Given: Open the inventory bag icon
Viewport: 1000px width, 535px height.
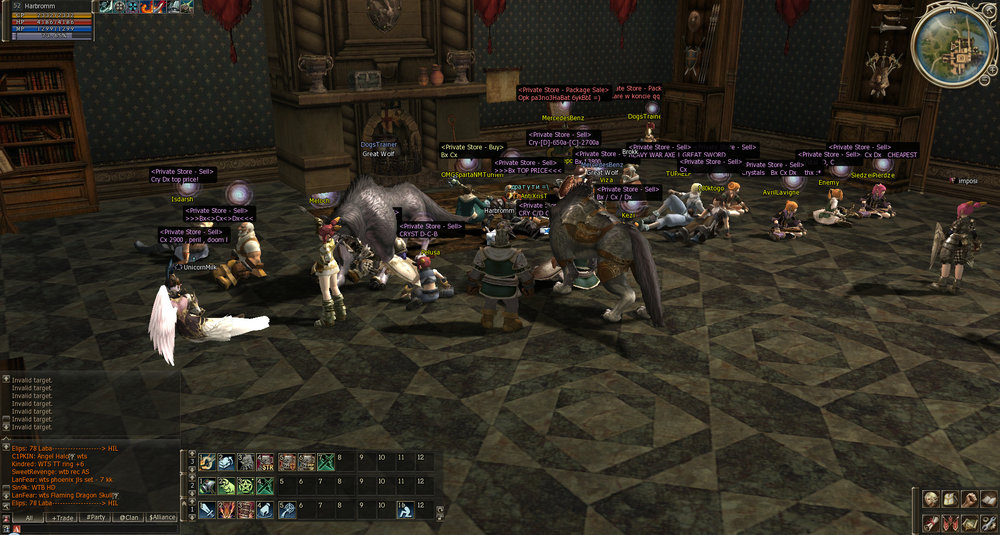Looking at the screenshot, I should pyautogui.click(x=948, y=499).
